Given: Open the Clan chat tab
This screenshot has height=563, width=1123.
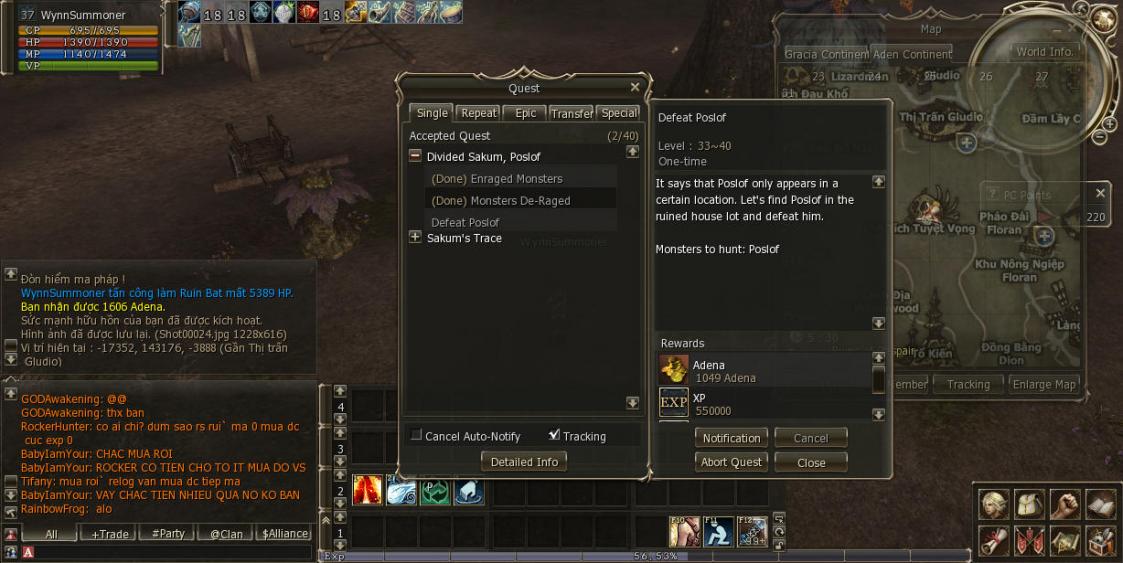Looking at the screenshot, I should 226,534.
